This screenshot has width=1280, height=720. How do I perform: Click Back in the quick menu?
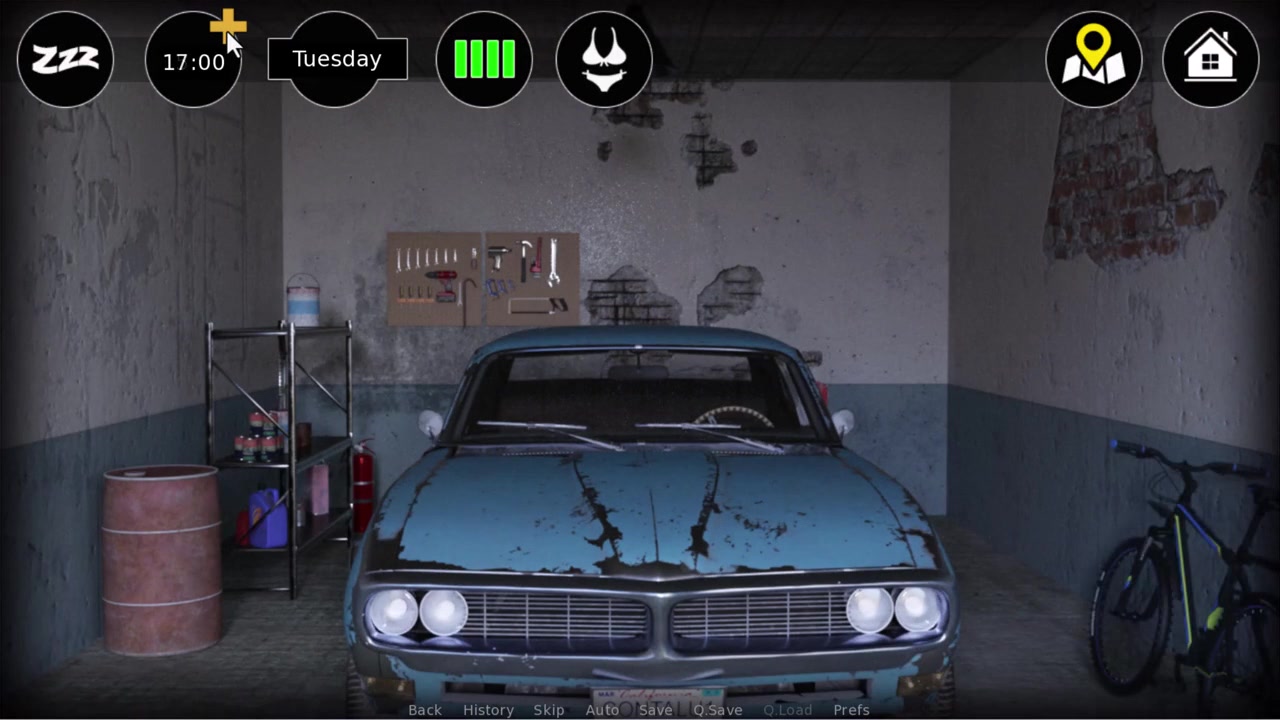point(425,710)
